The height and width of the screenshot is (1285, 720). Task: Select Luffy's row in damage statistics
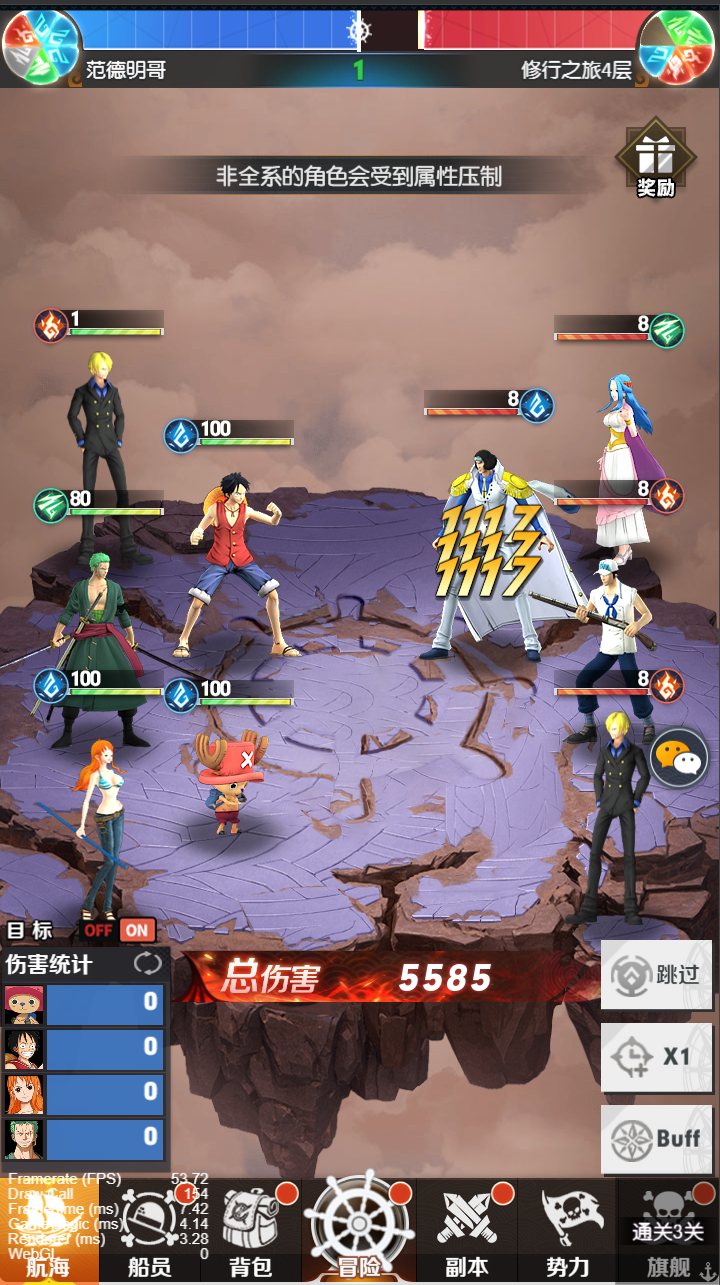tap(84, 1048)
